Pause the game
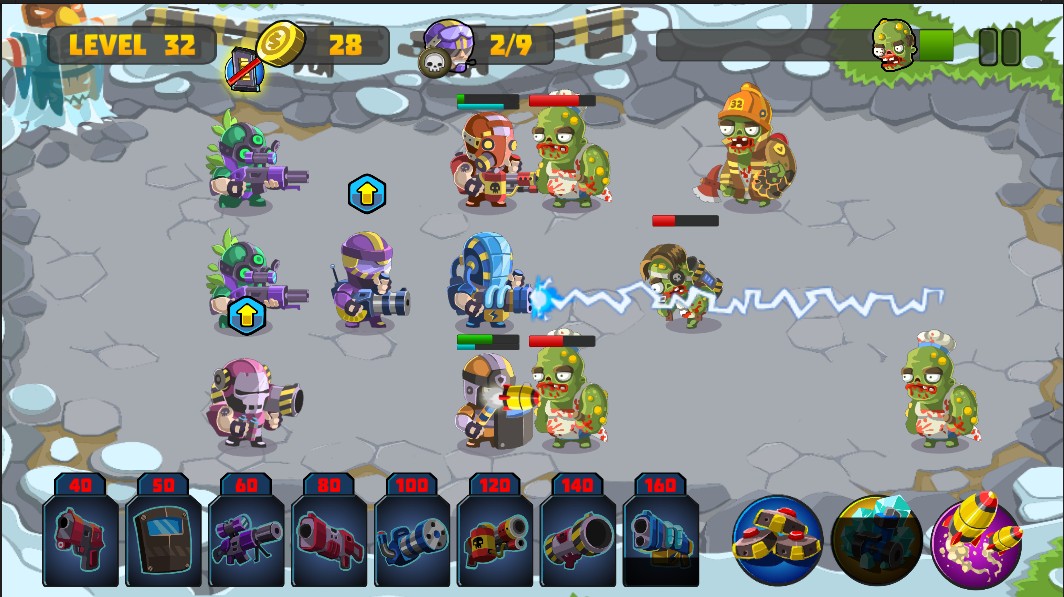The height and width of the screenshot is (597, 1064). point(999,47)
